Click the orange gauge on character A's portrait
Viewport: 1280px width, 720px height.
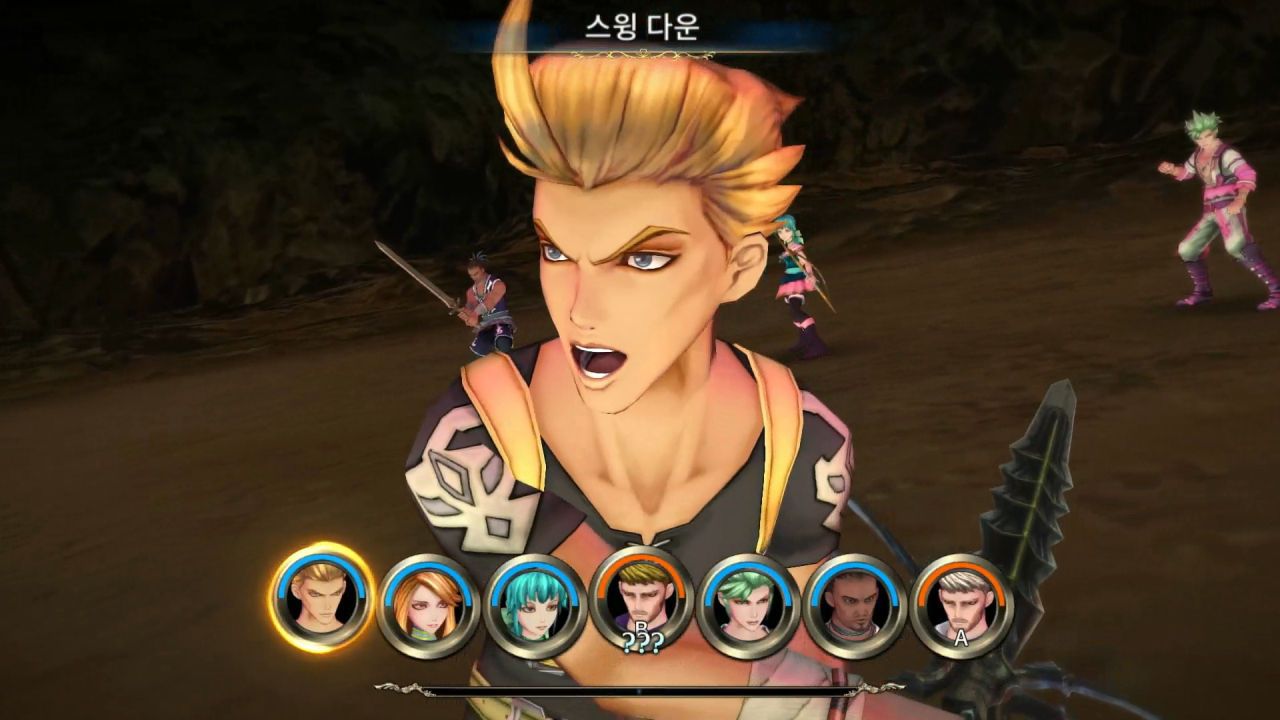[962, 563]
